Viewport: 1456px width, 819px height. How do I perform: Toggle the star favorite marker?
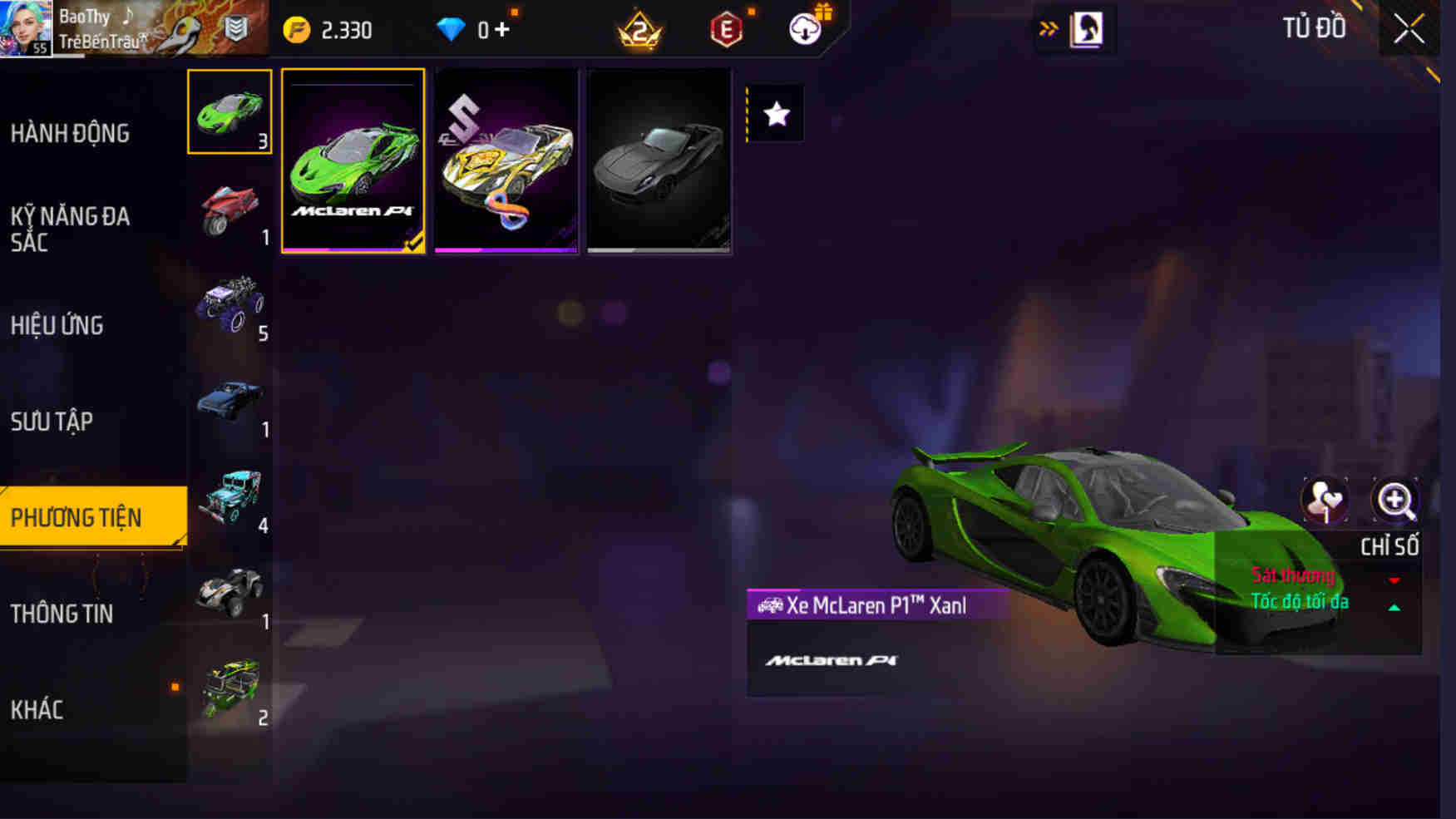point(777,114)
